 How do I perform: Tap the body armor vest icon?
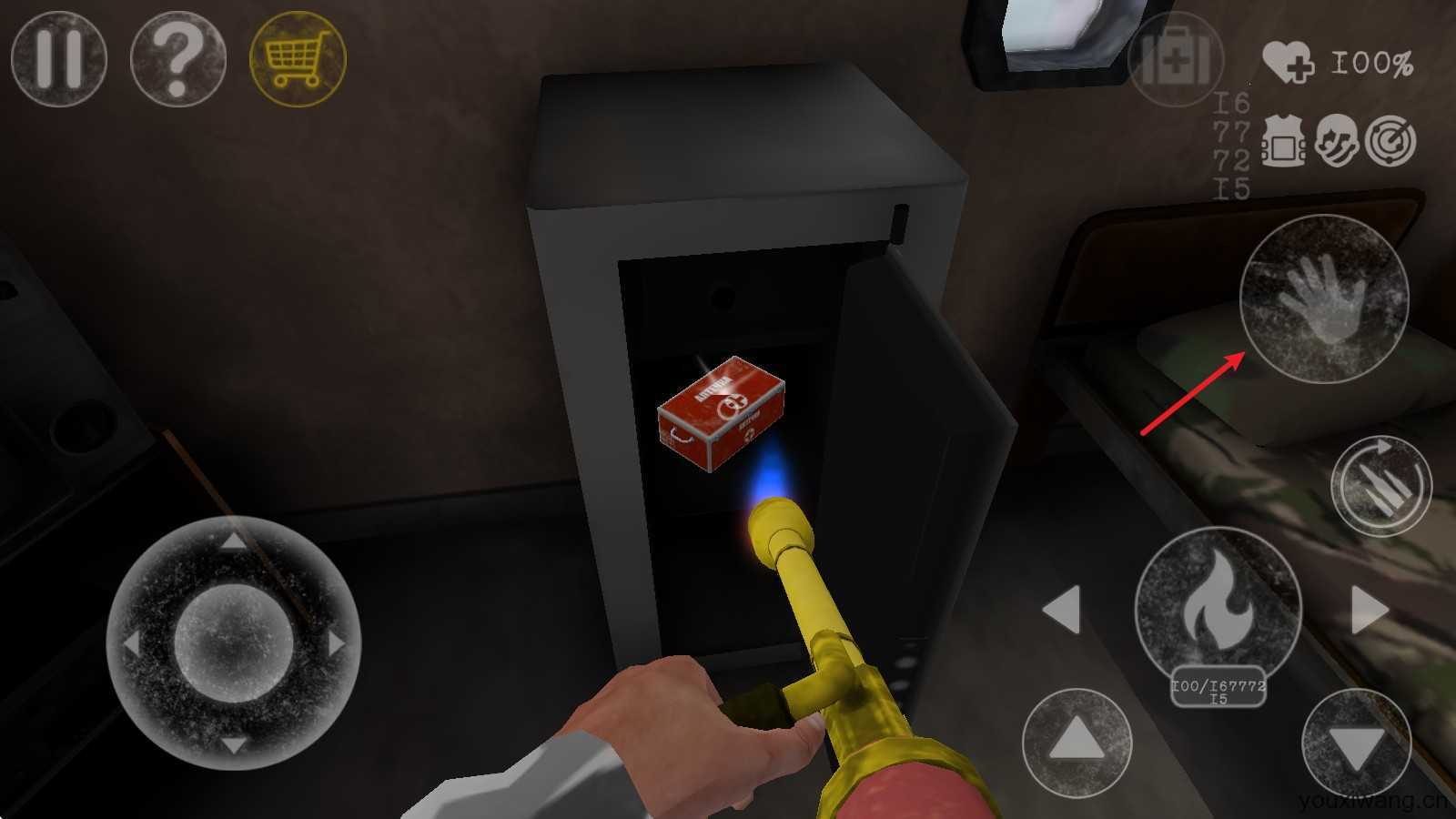click(x=1282, y=143)
